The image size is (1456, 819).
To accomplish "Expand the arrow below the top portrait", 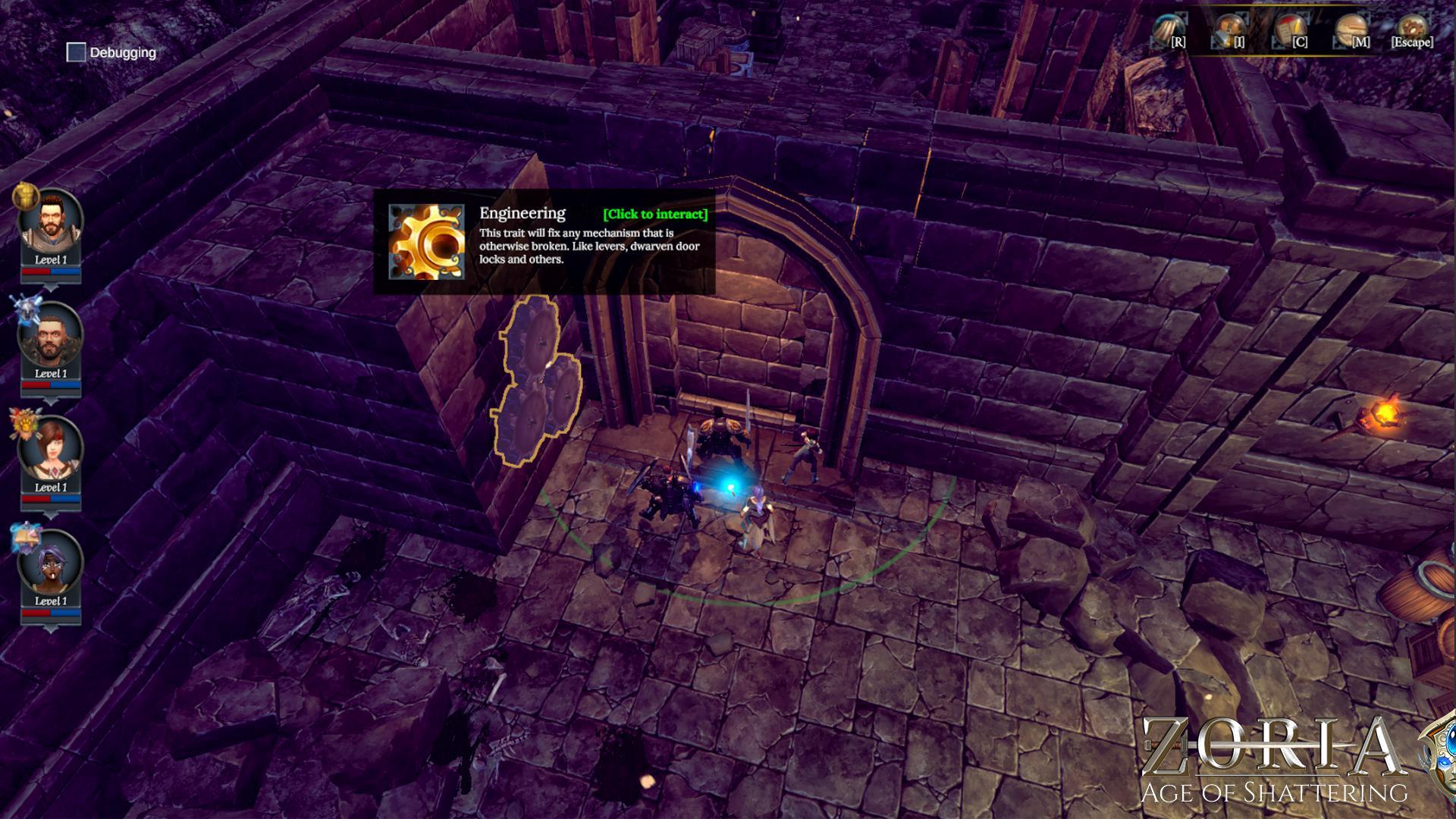I will (52, 286).
